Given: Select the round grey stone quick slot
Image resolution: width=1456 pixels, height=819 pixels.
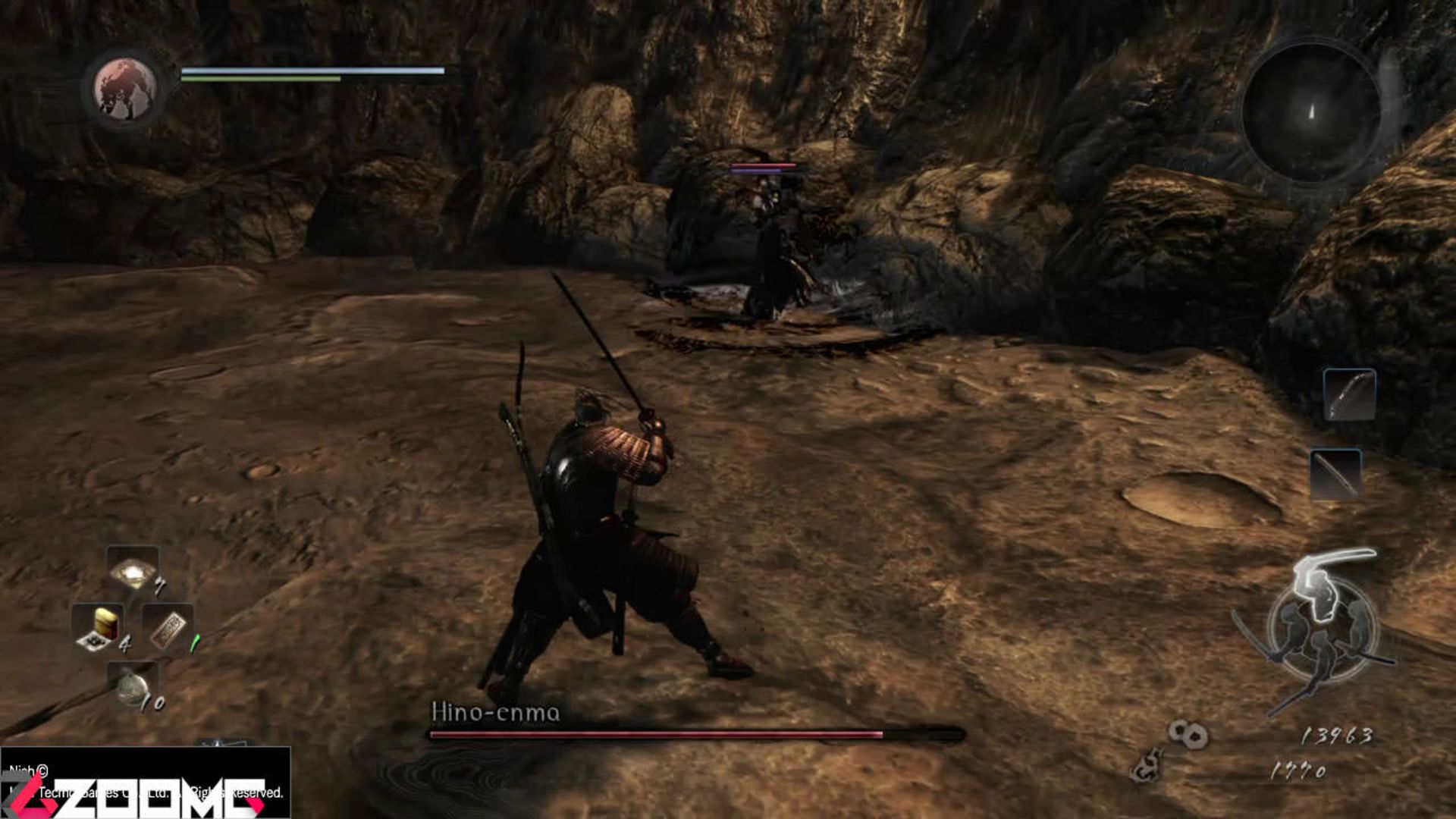Looking at the screenshot, I should click(132, 686).
